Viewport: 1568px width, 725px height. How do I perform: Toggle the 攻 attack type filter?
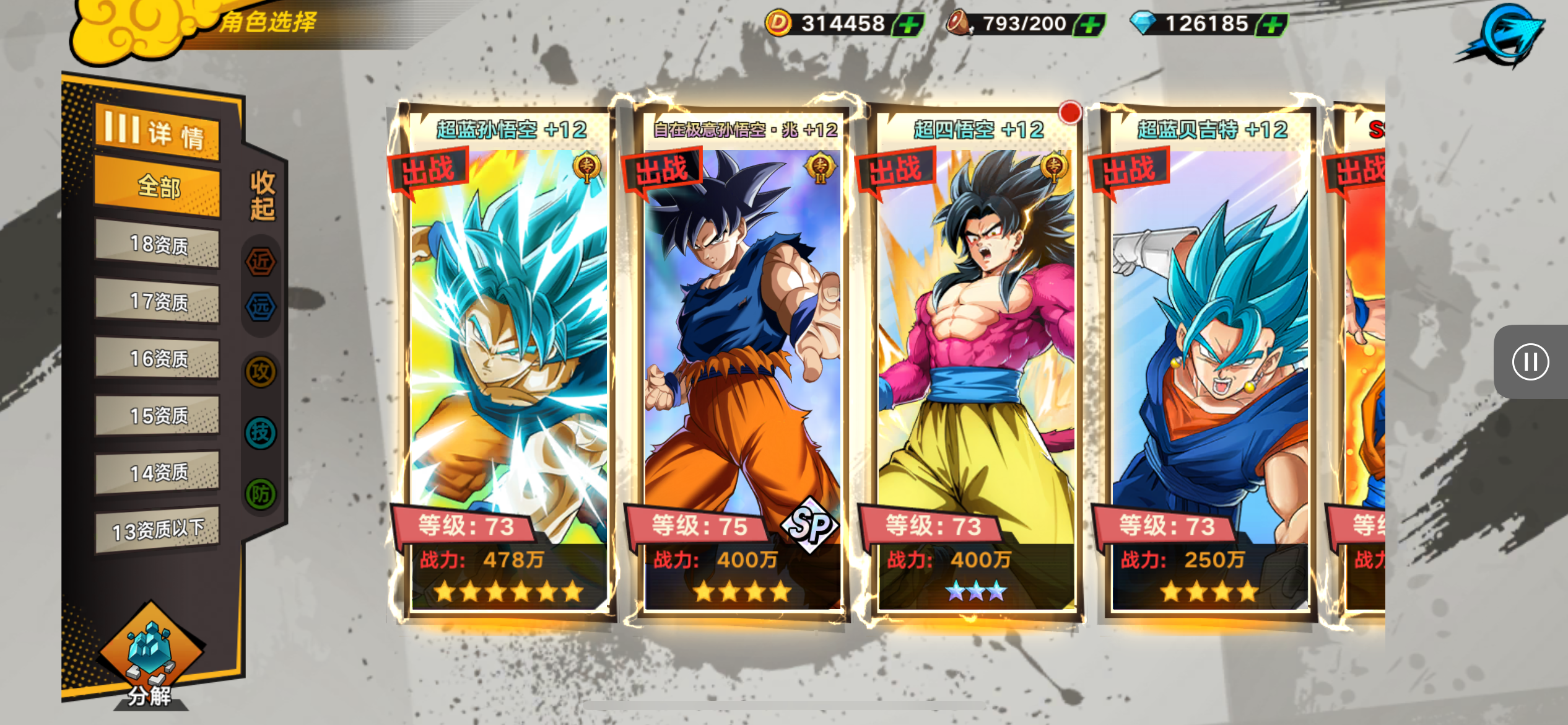(x=261, y=372)
